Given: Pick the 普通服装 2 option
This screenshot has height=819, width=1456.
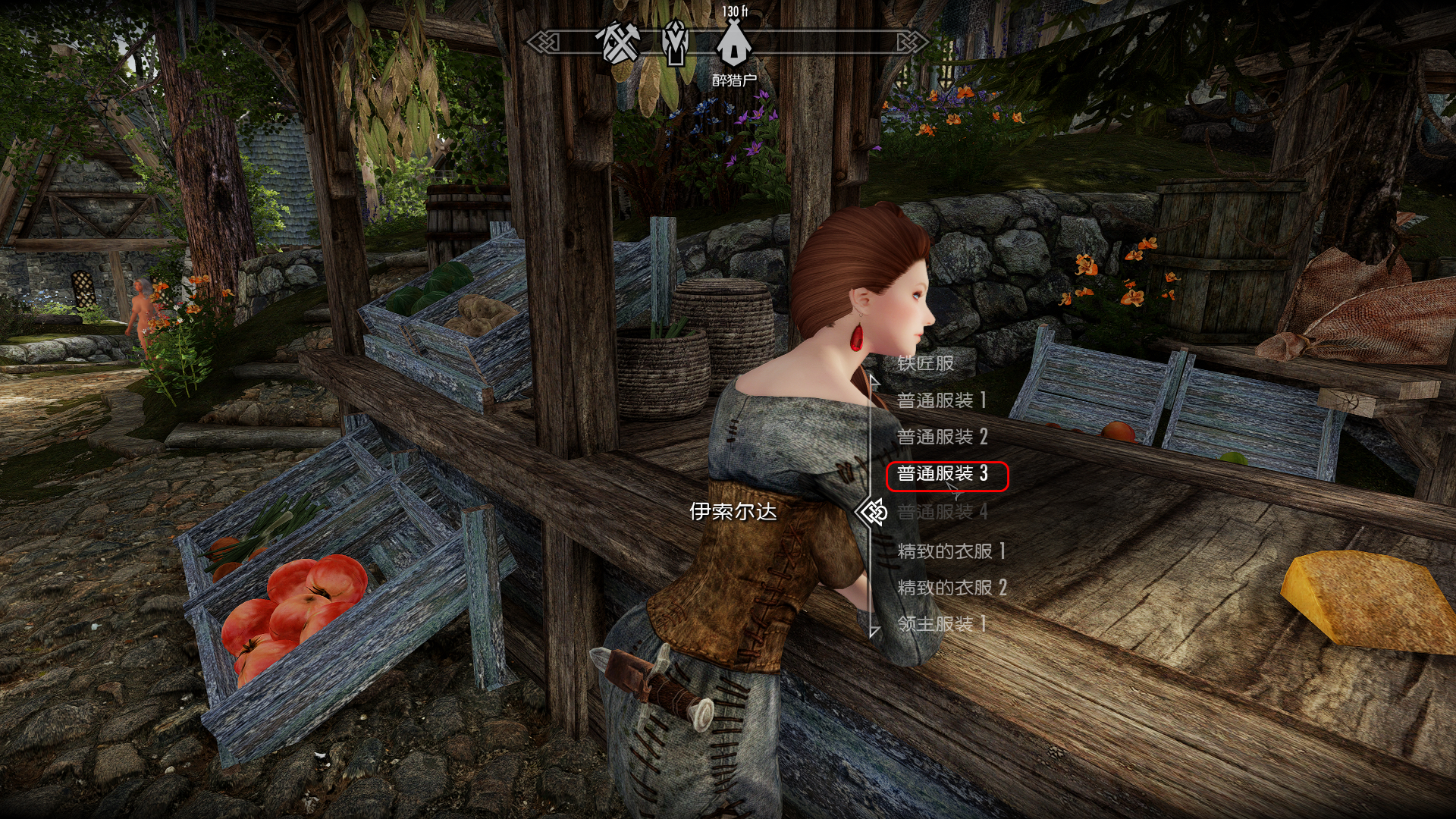Looking at the screenshot, I should point(942,437).
